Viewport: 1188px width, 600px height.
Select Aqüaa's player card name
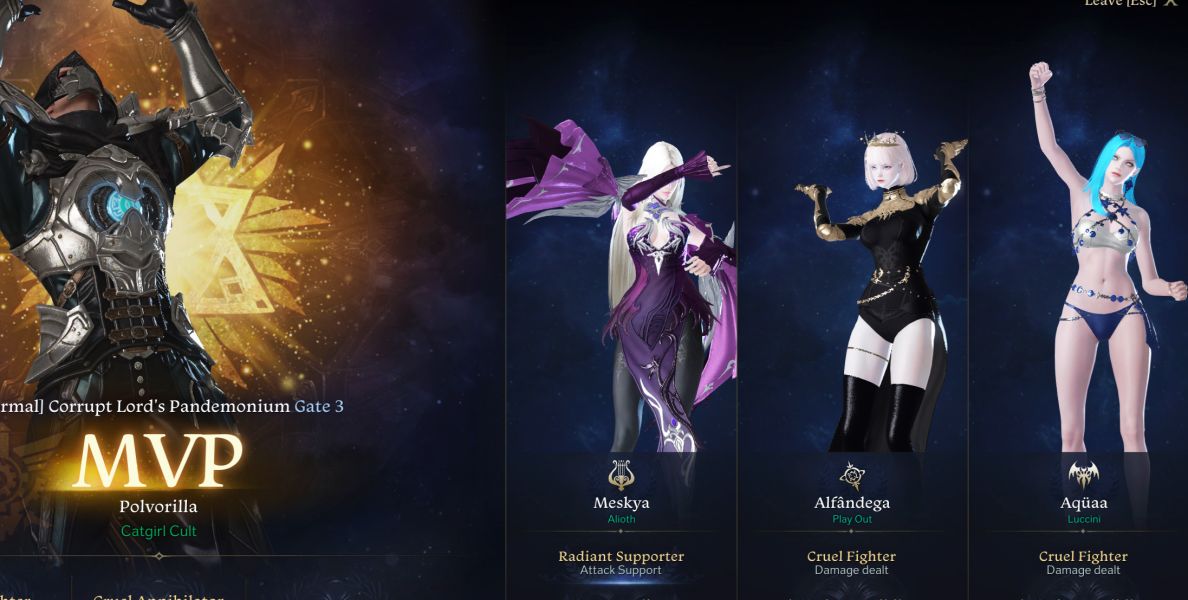(x=1084, y=503)
